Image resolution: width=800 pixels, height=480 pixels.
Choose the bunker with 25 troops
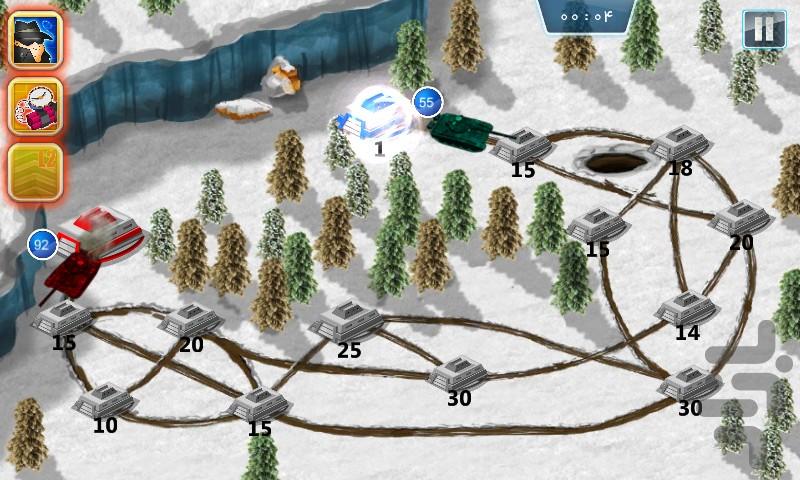(x=346, y=322)
